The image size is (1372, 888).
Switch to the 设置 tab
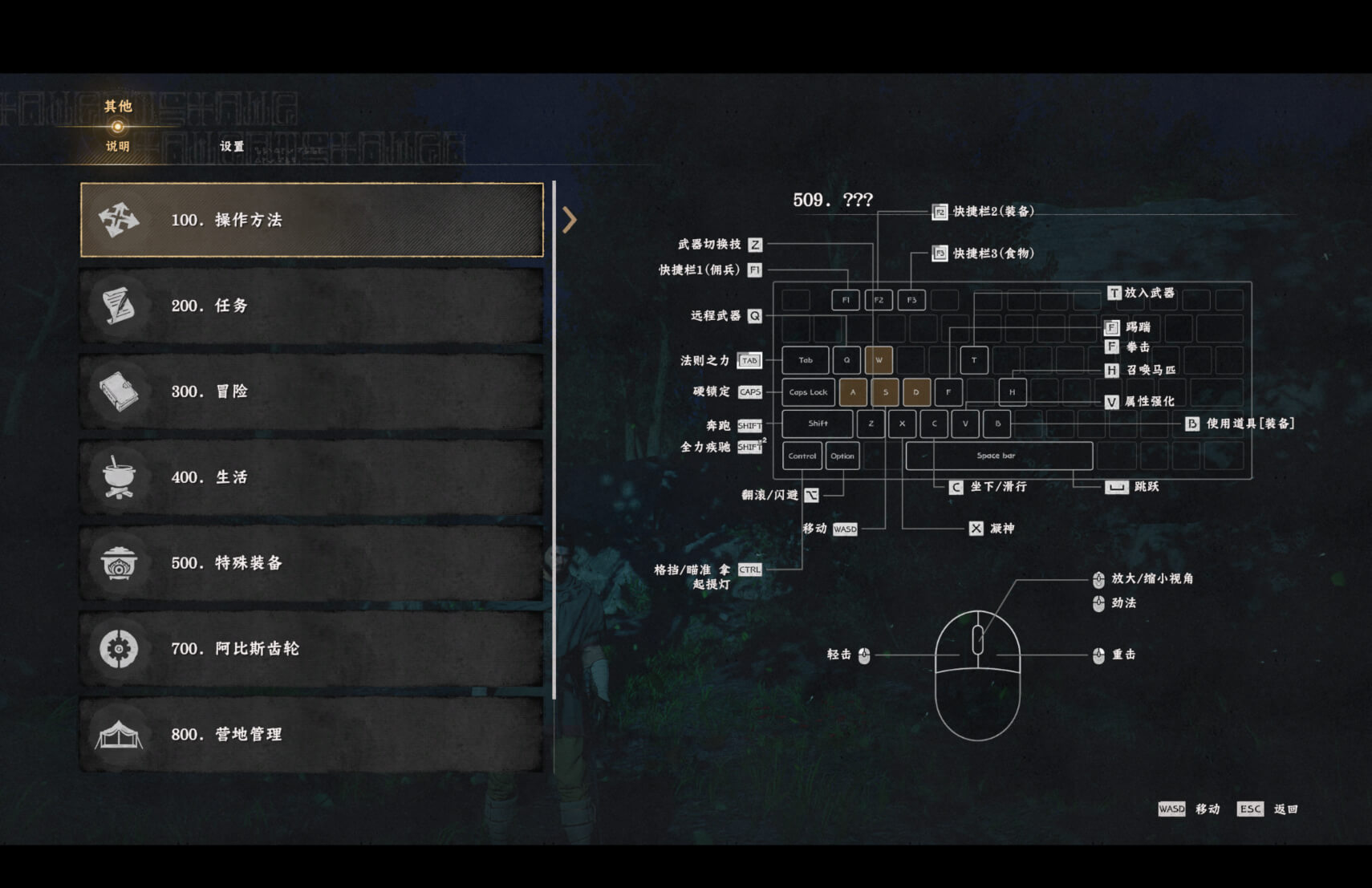(232, 146)
